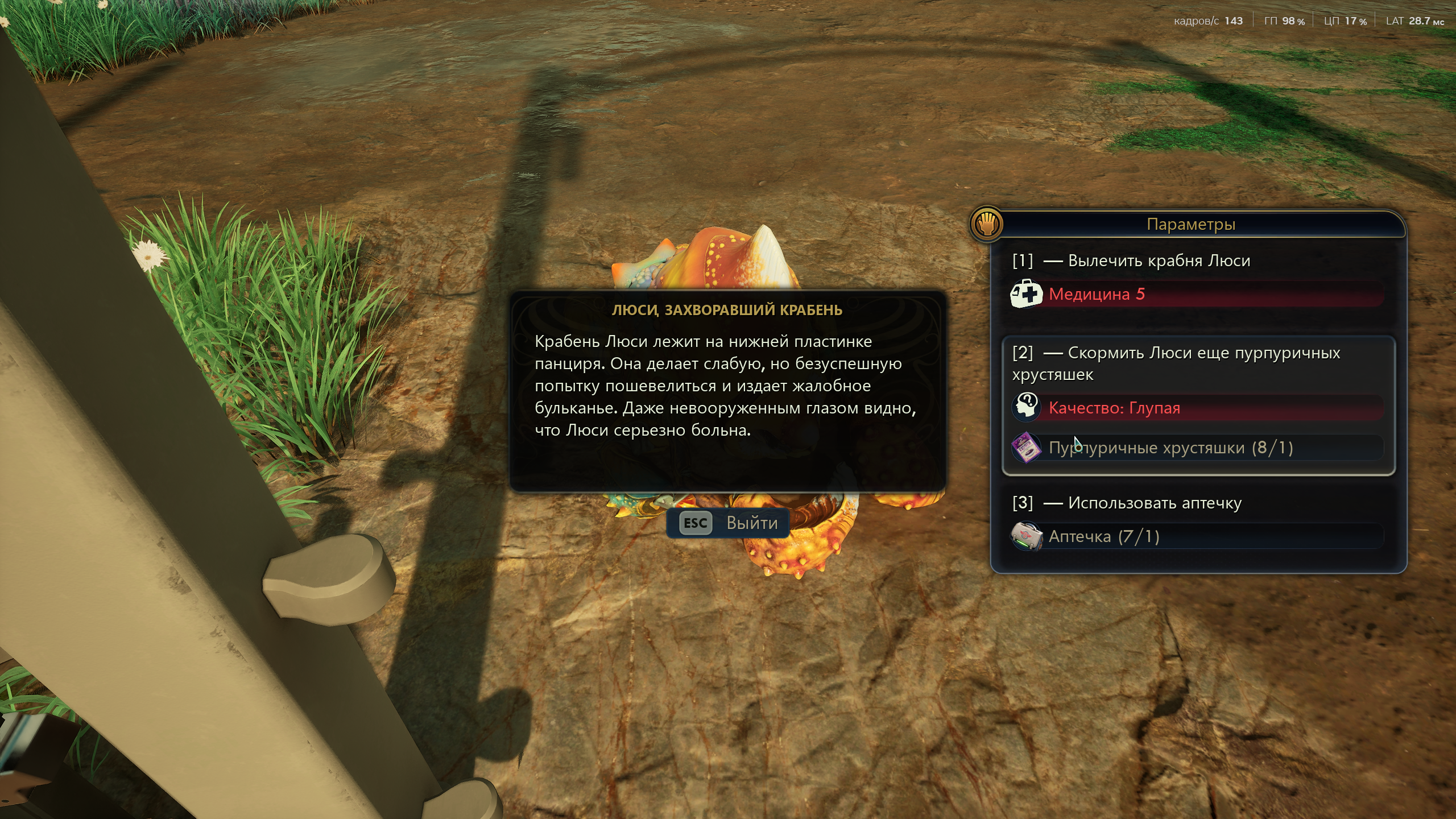Screen dimensions: 1456x819
Task: Click the Выйти exit button
Action: coord(728,523)
